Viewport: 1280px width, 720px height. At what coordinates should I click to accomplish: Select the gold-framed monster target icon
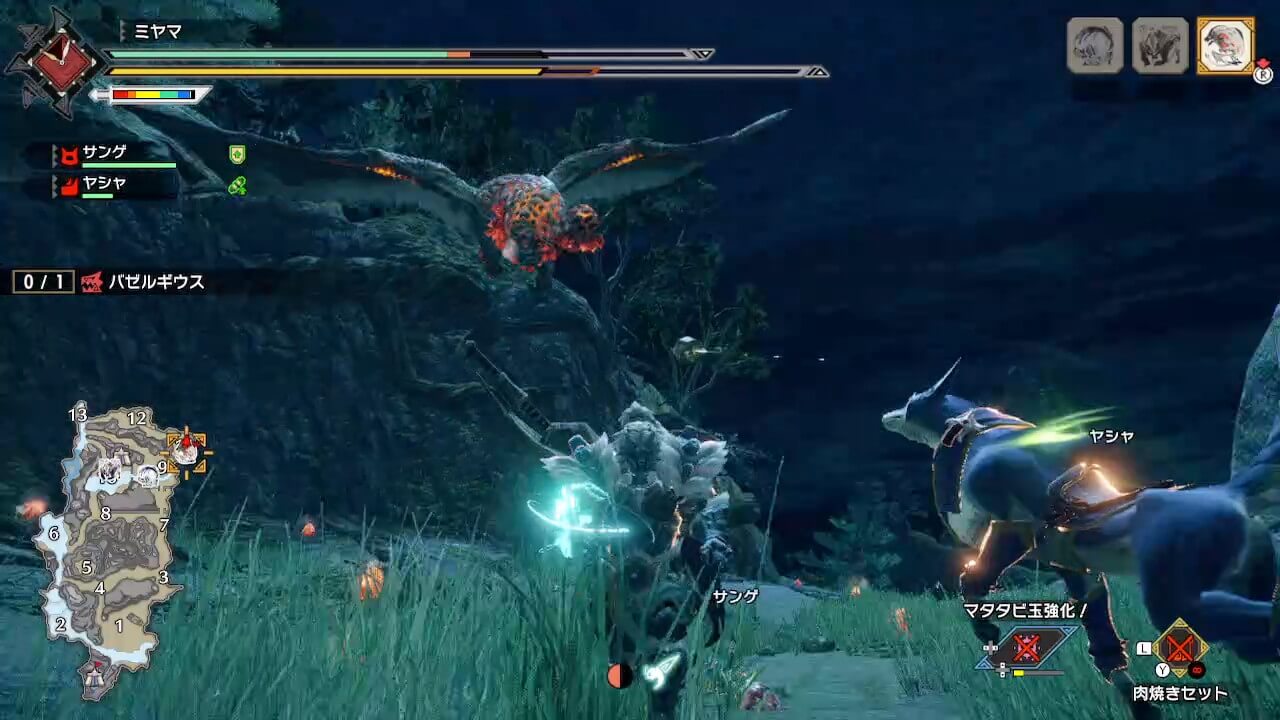(x=1225, y=45)
